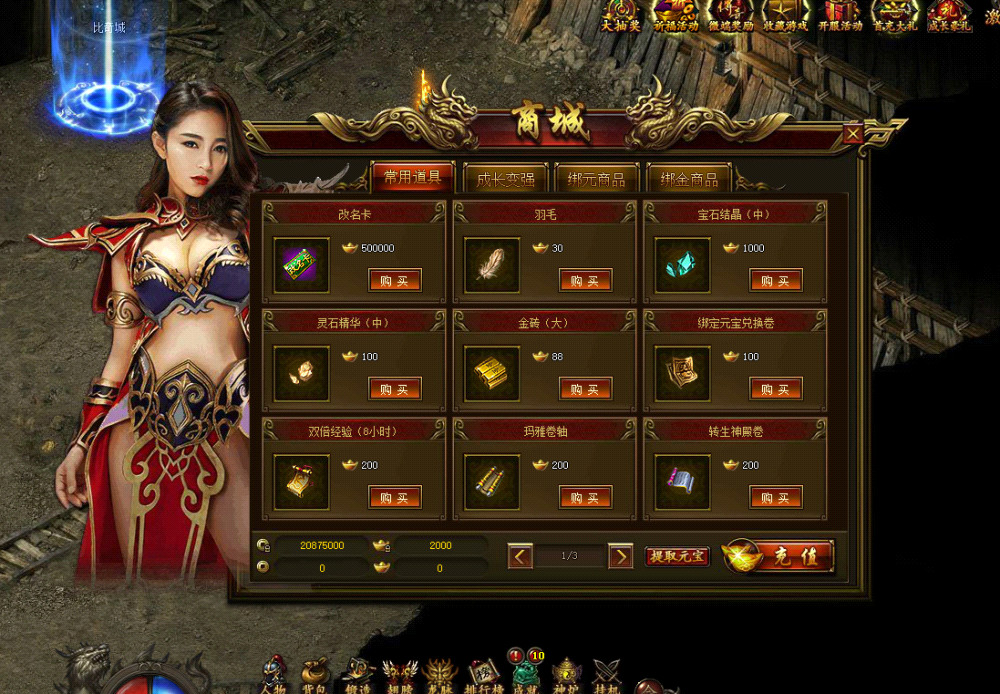The height and width of the screenshot is (694, 1000).
Task: Purchase the 绑定元宝兑换卷
Action: (x=776, y=388)
